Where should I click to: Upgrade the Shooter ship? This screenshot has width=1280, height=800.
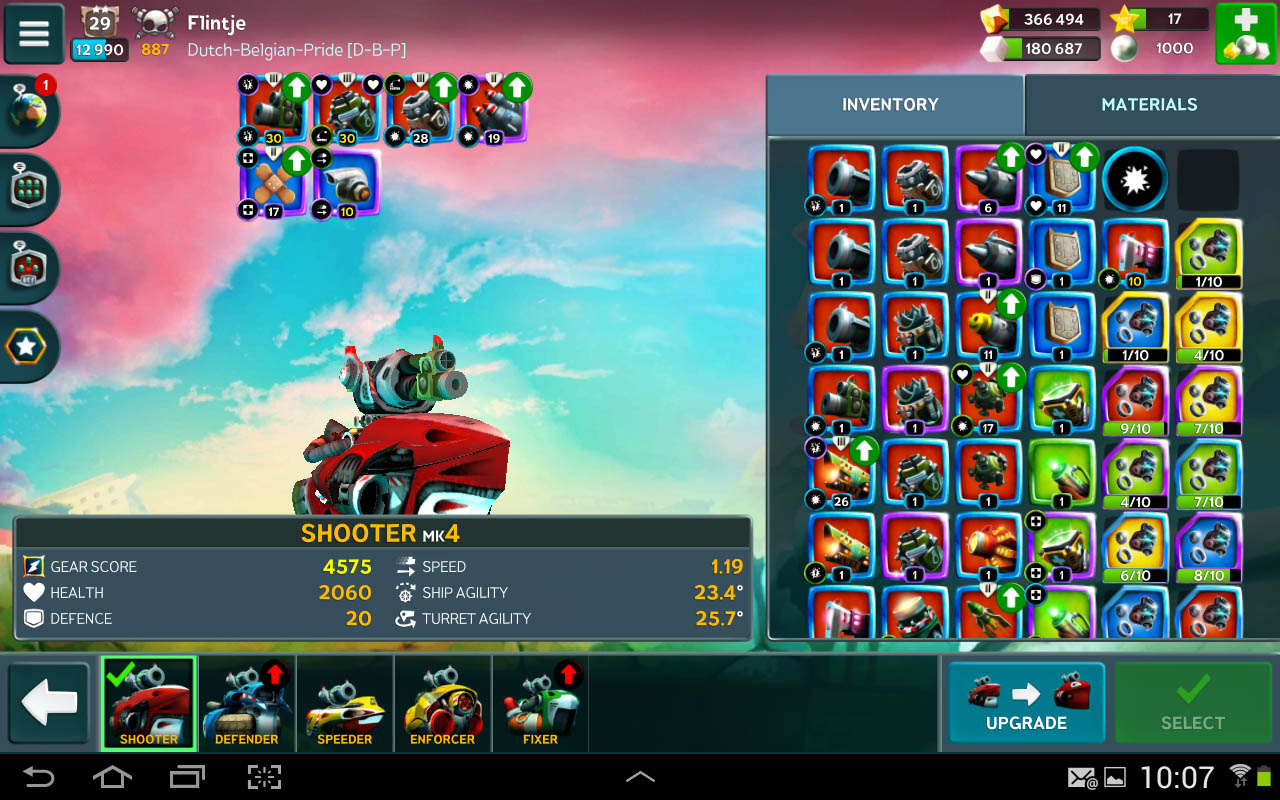click(x=1026, y=702)
